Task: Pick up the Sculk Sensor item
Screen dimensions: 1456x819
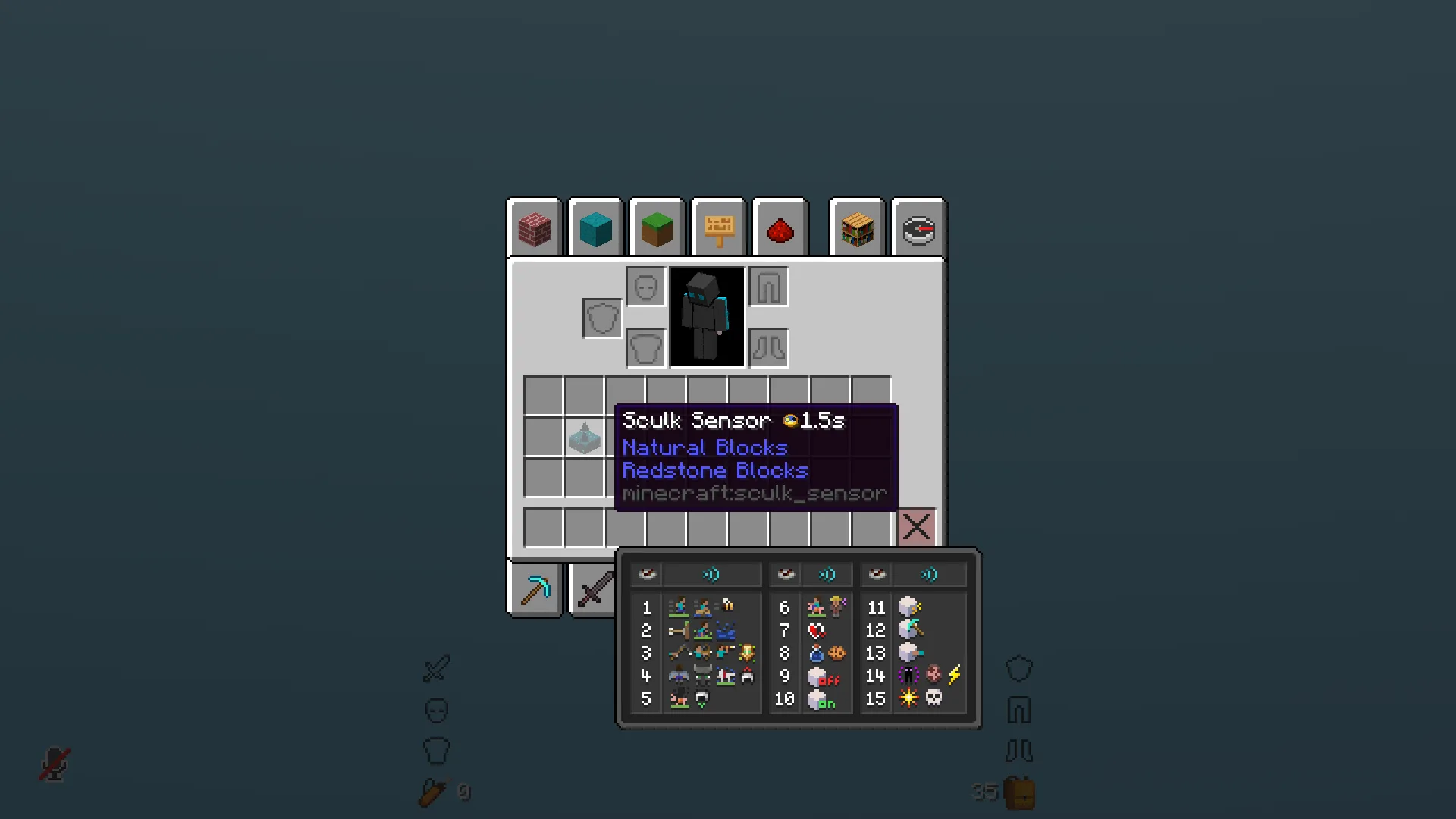Action: tap(584, 438)
